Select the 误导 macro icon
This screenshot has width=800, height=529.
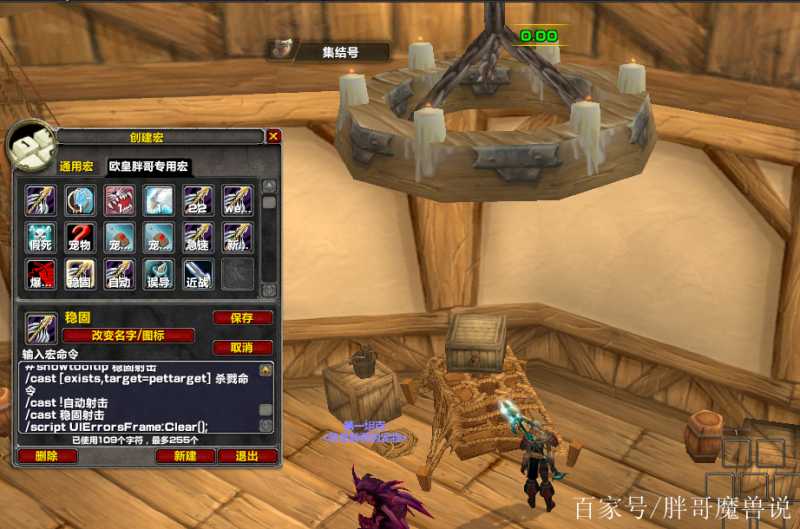click(158, 274)
